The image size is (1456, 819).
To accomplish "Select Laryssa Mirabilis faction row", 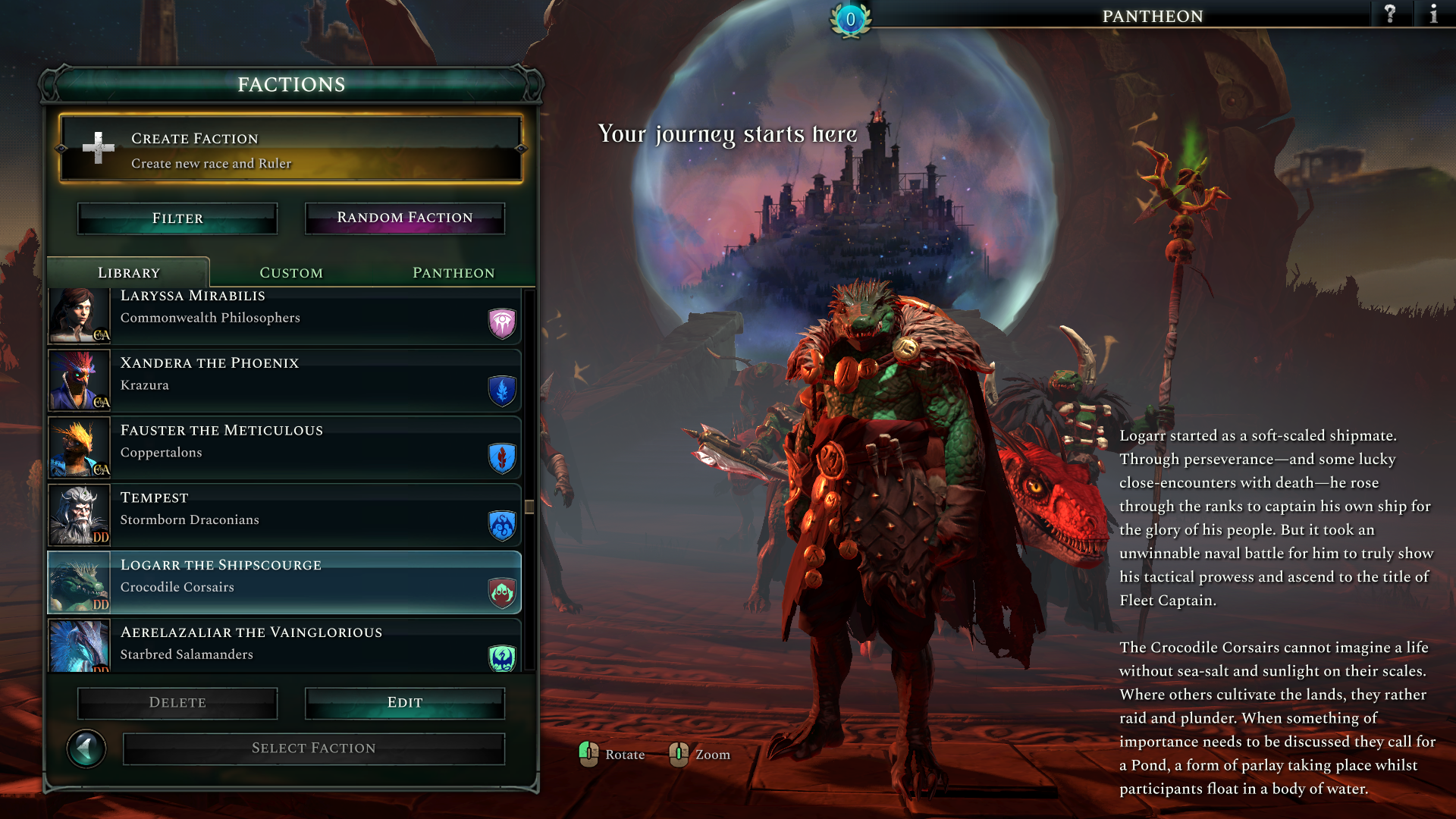I will pyautogui.click(x=284, y=315).
